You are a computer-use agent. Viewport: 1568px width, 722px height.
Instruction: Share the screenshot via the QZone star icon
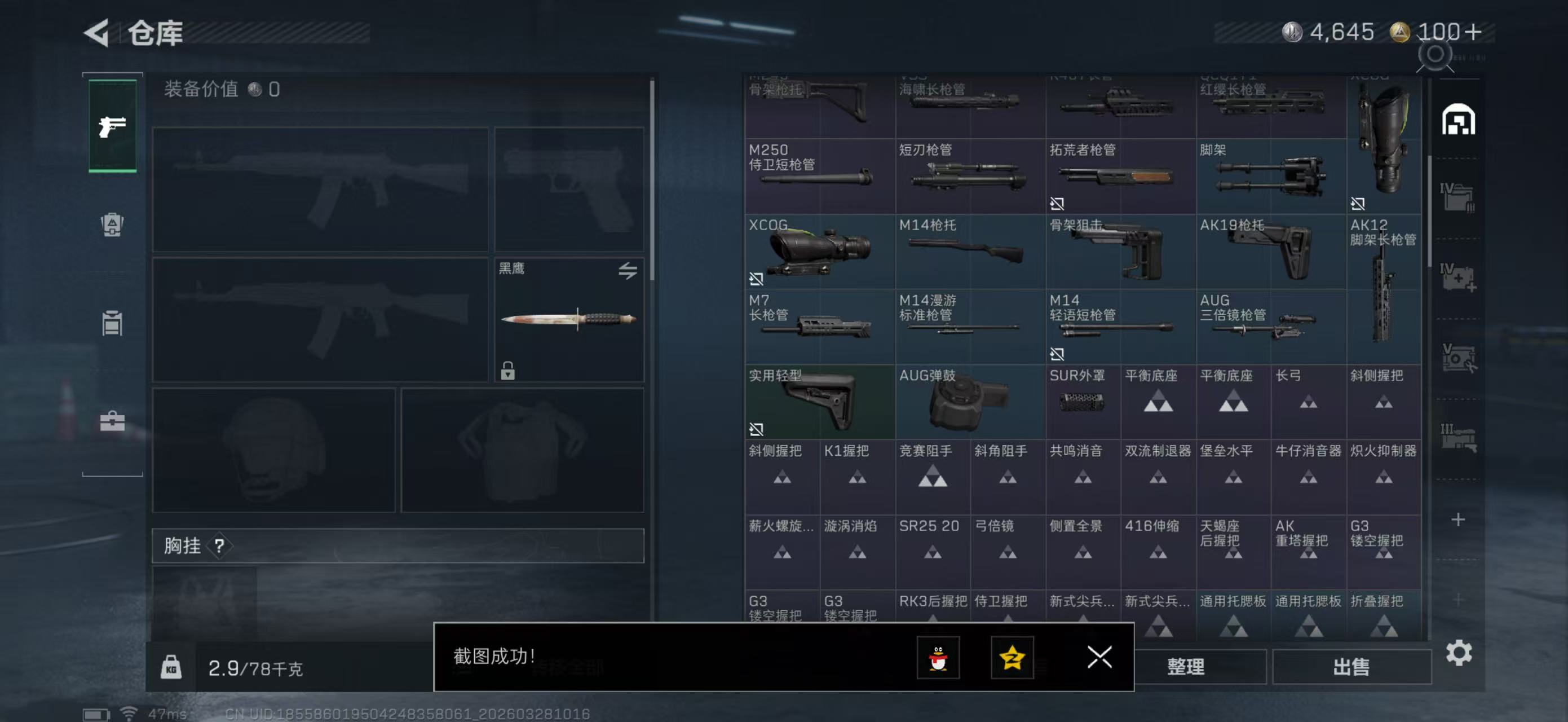1012,658
